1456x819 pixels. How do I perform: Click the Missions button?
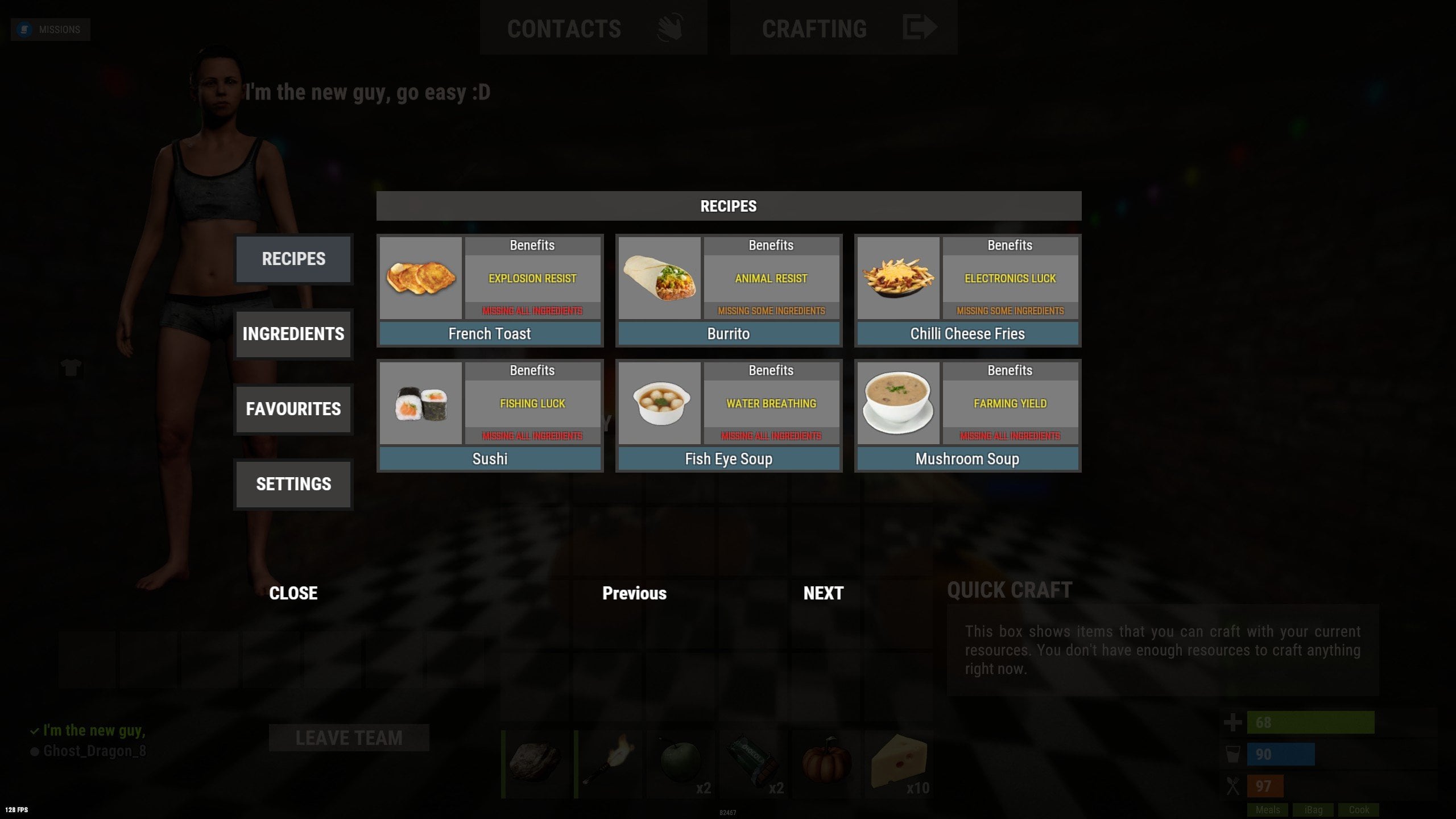click(51, 30)
